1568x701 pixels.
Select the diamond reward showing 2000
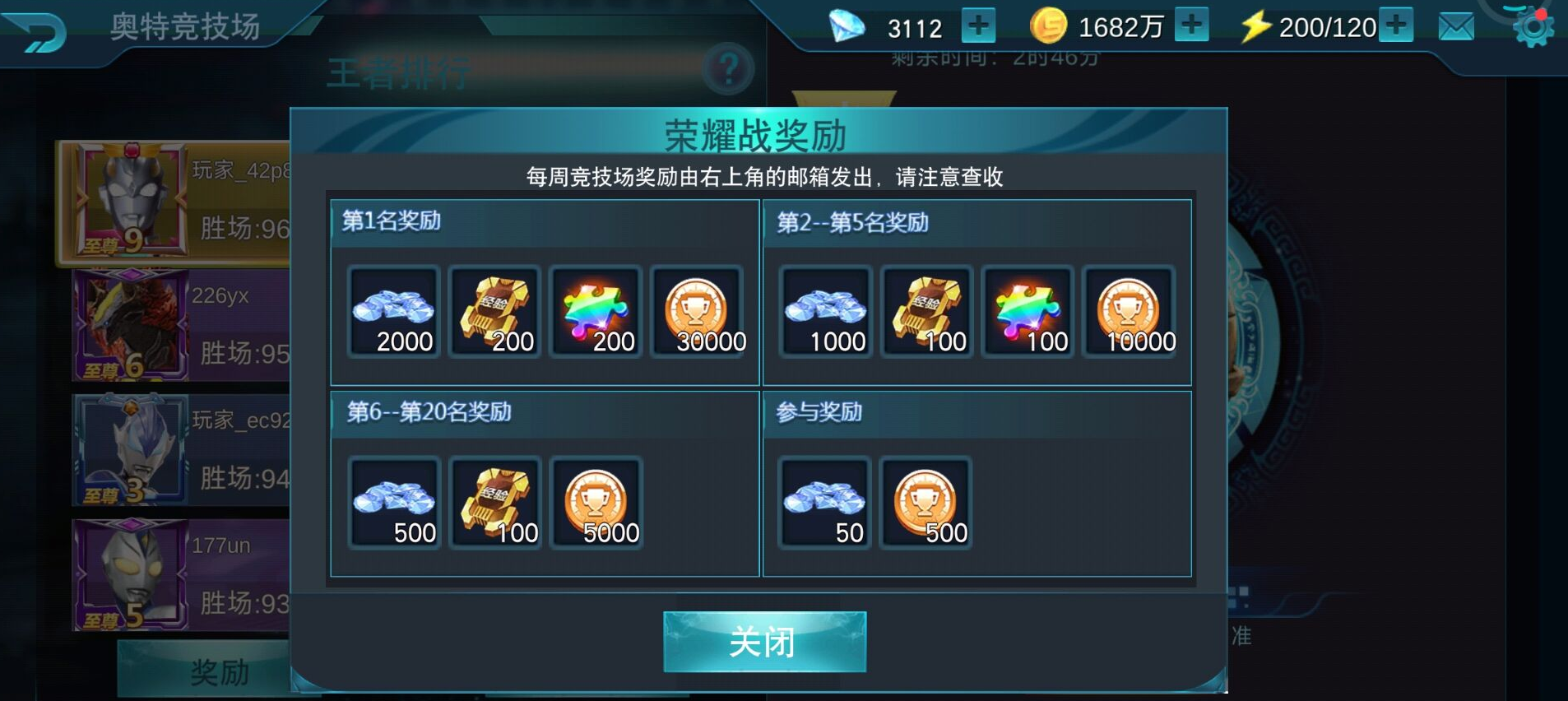393,312
